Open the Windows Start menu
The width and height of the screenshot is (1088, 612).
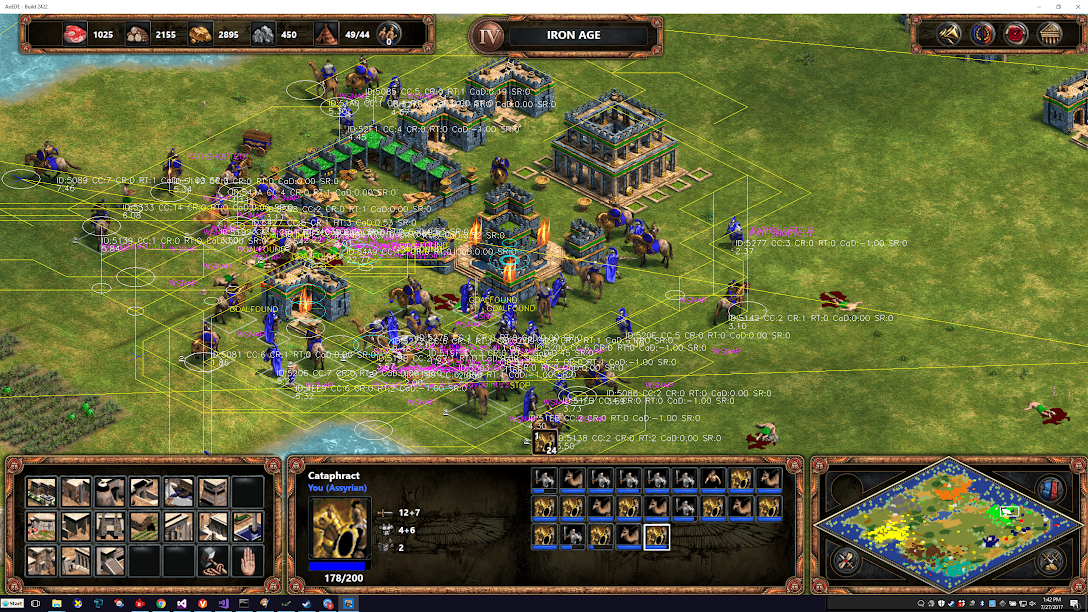click(12, 604)
